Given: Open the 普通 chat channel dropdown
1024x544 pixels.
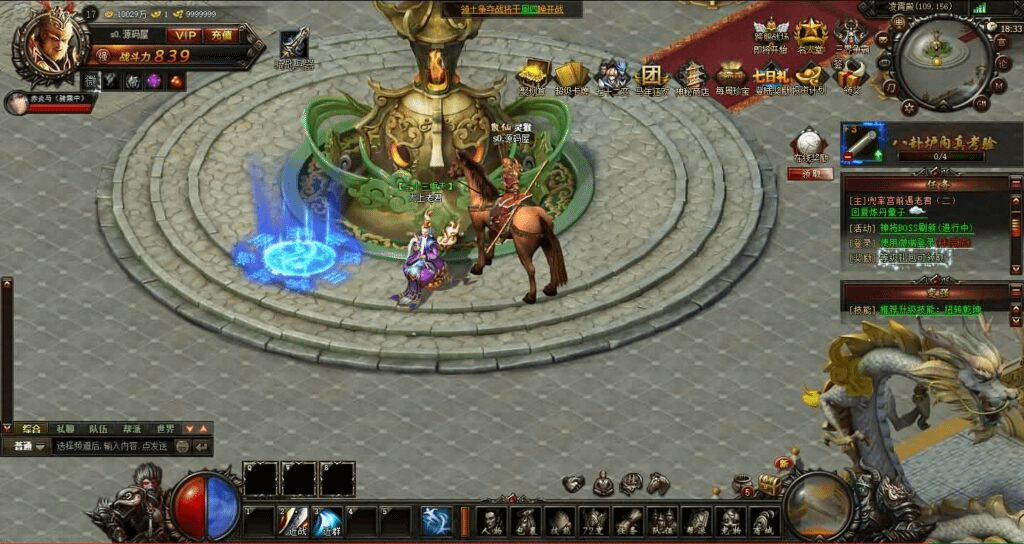Looking at the screenshot, I should pyautogui.click(x=26, y=446).
